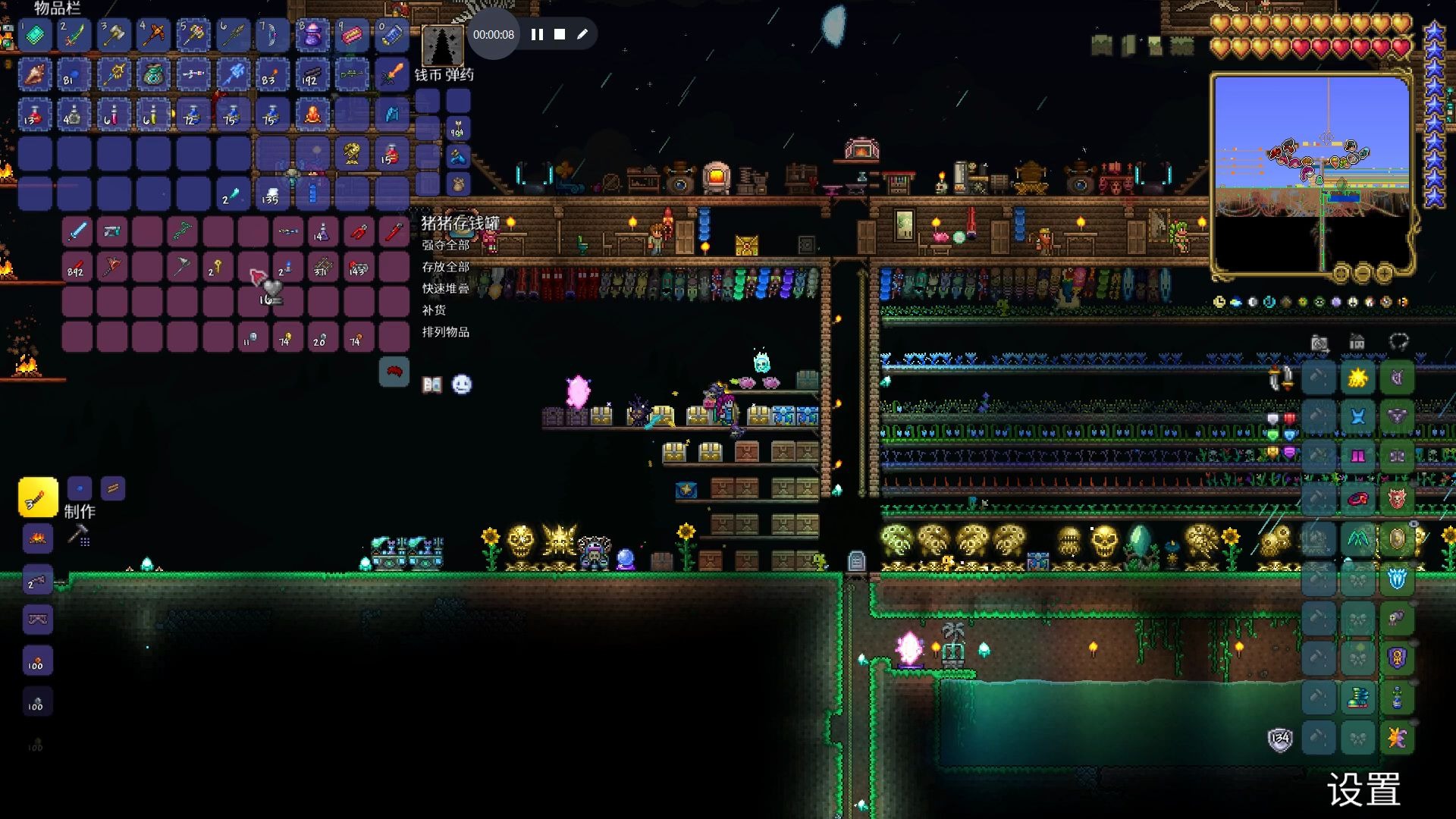Click 强夺全部 (Loot All) for piggy bank
Image resolution: width=1456 pixels, height=819 pixels.
pos(446,245)
